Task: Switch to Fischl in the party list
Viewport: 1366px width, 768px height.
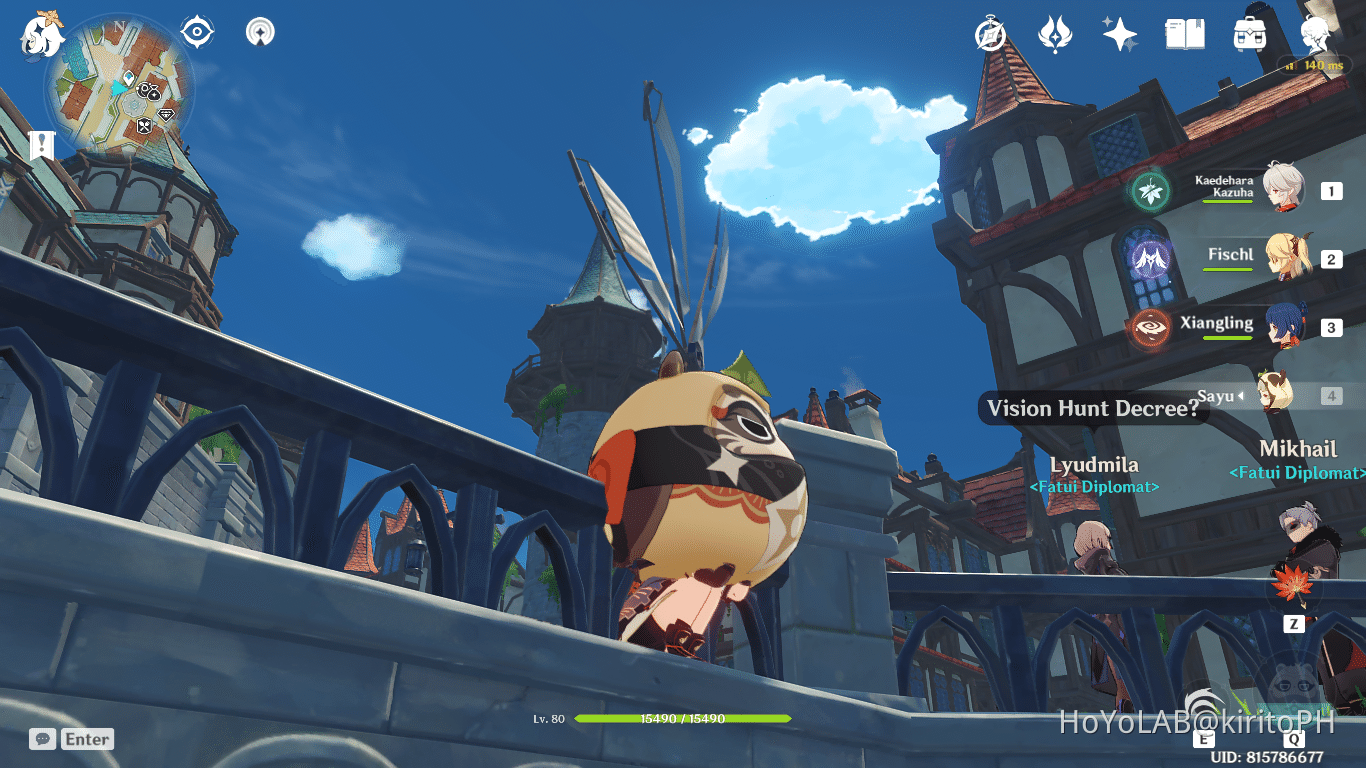Action: pyautogui.click(x=1280, y=258)
